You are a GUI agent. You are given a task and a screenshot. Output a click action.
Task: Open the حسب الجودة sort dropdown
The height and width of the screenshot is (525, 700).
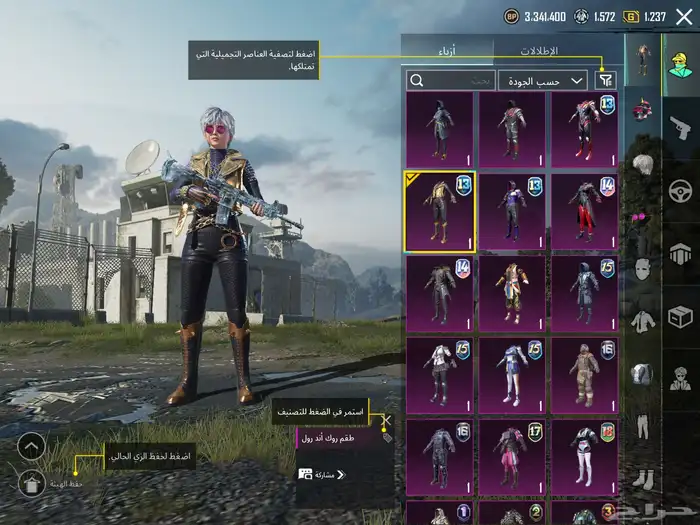point(556,80)
